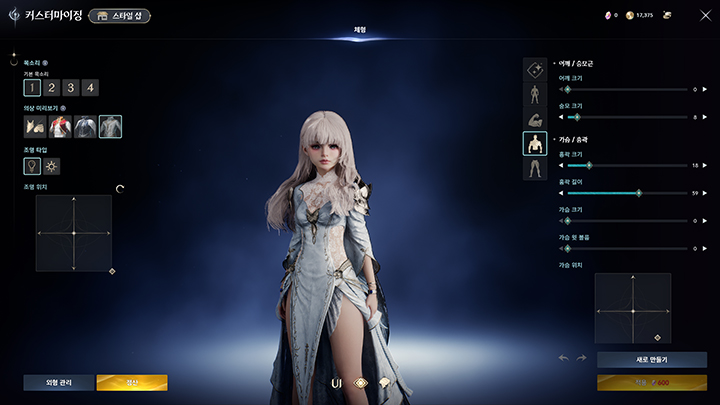720x405 pixels.
Task: Click the yellow button beside 외형 관리
Action: click(x=132, y=382)
